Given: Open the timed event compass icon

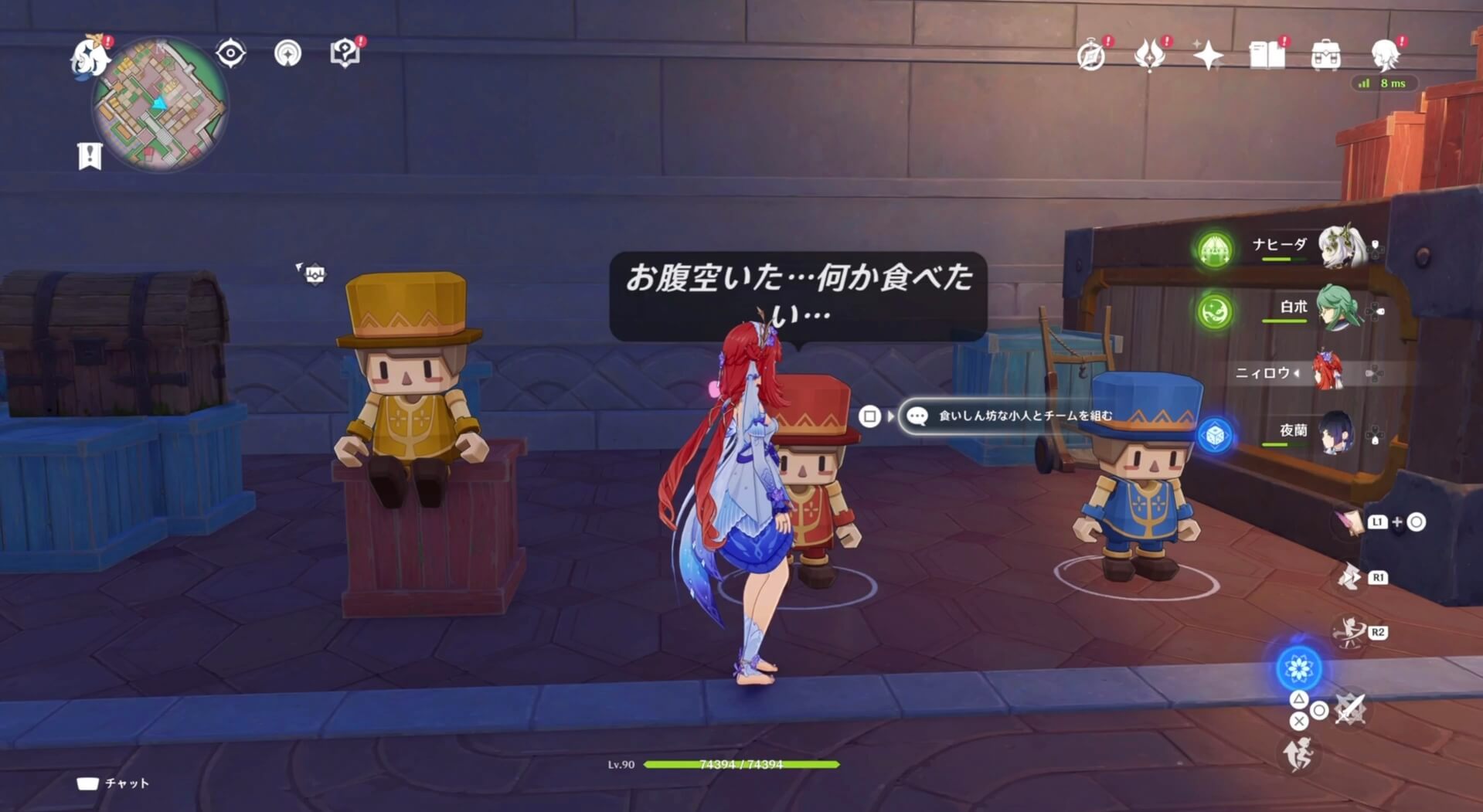Looking at the screenshot, I should (1092, 54).
